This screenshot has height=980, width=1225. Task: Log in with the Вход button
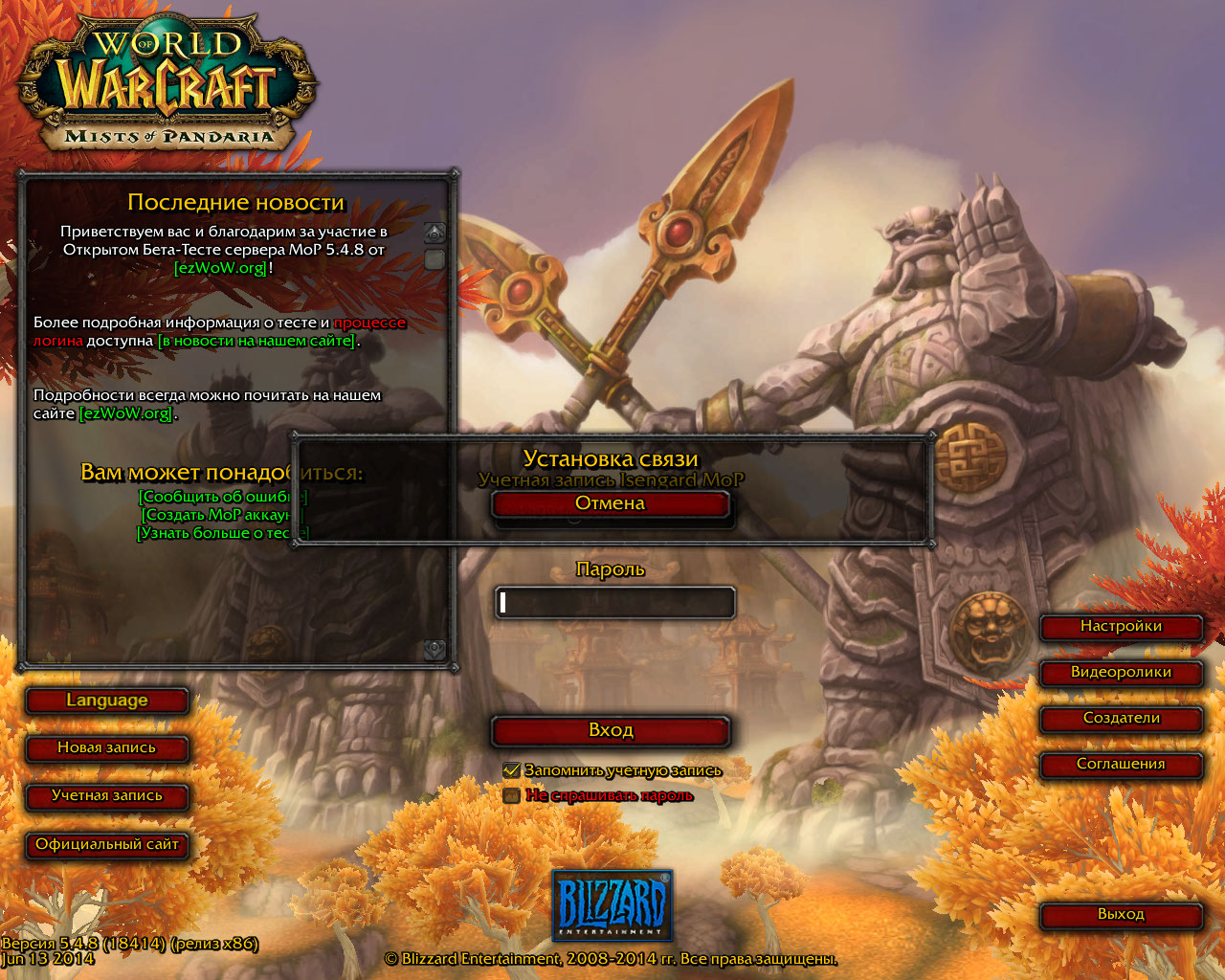point(611,731)
